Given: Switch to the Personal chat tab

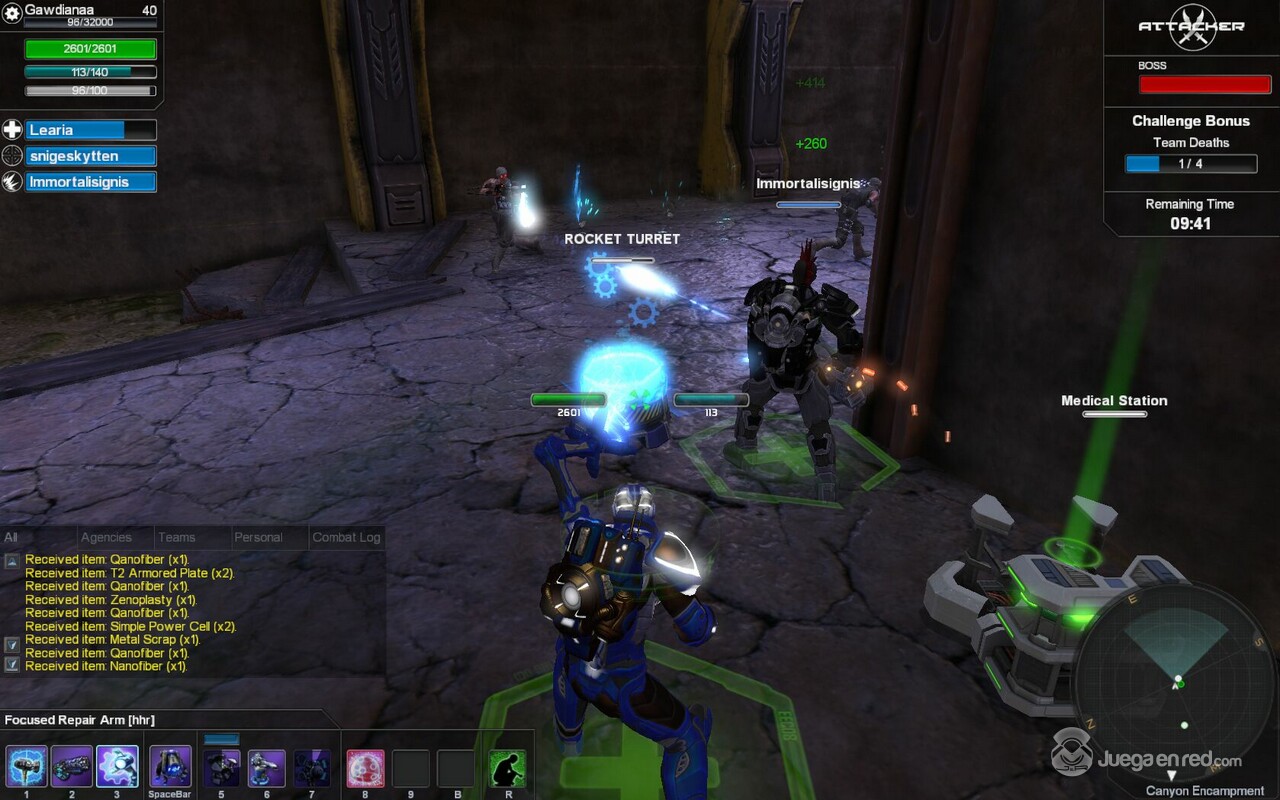Looking at the screenshot, I should click(x=258, y=538).
